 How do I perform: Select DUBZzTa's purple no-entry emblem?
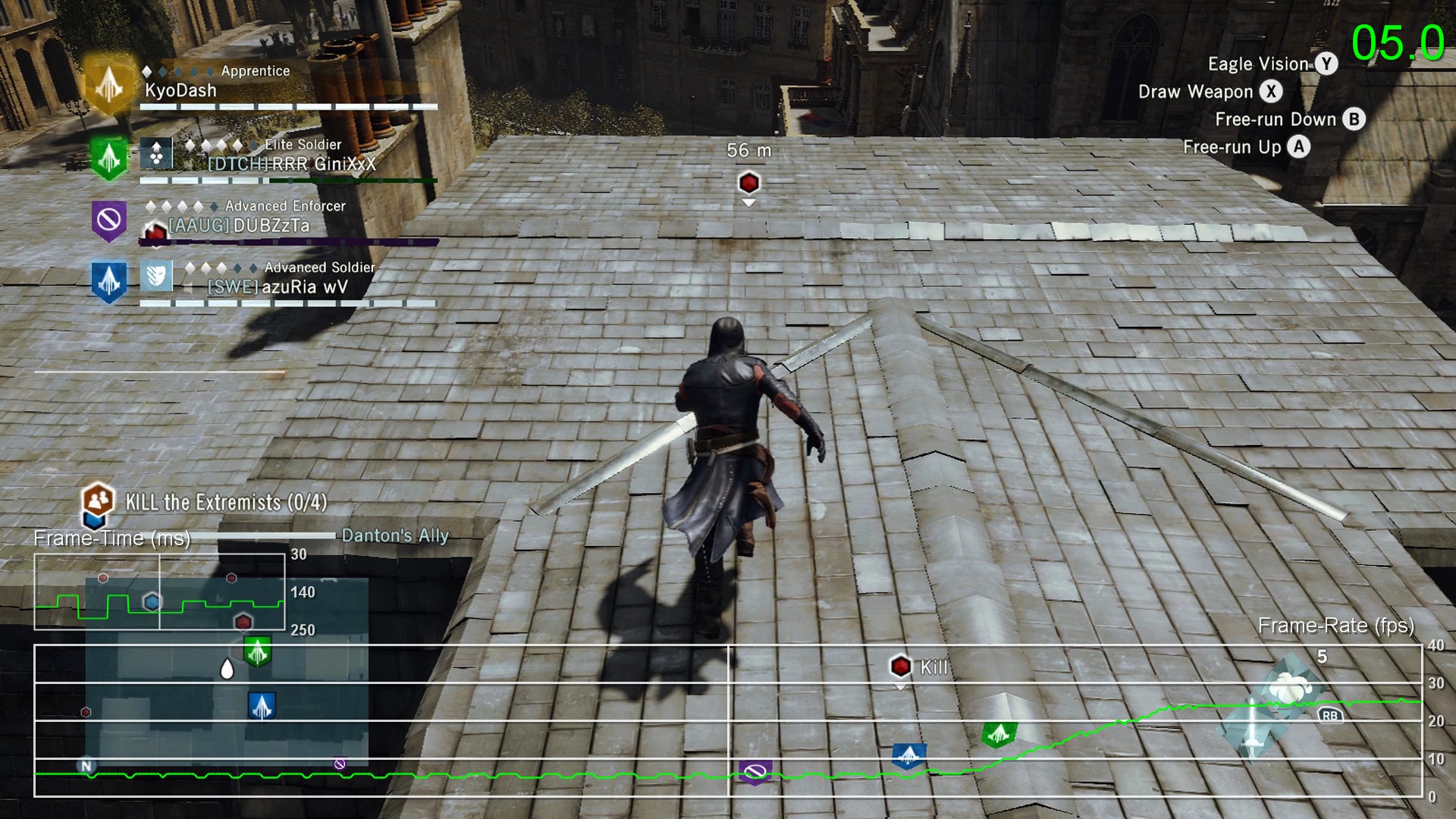[111, 221]
